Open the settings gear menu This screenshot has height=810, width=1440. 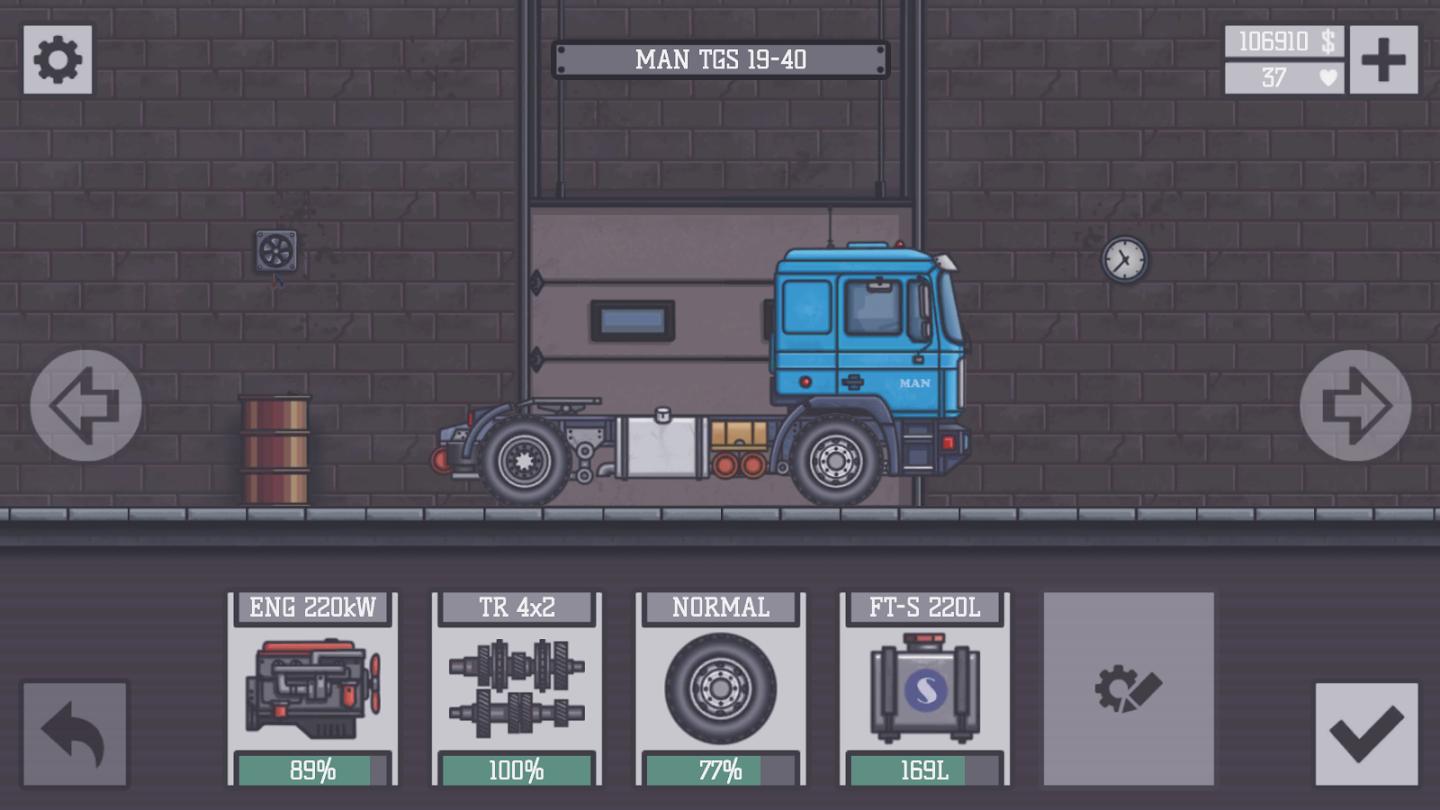tap(57, 57)
